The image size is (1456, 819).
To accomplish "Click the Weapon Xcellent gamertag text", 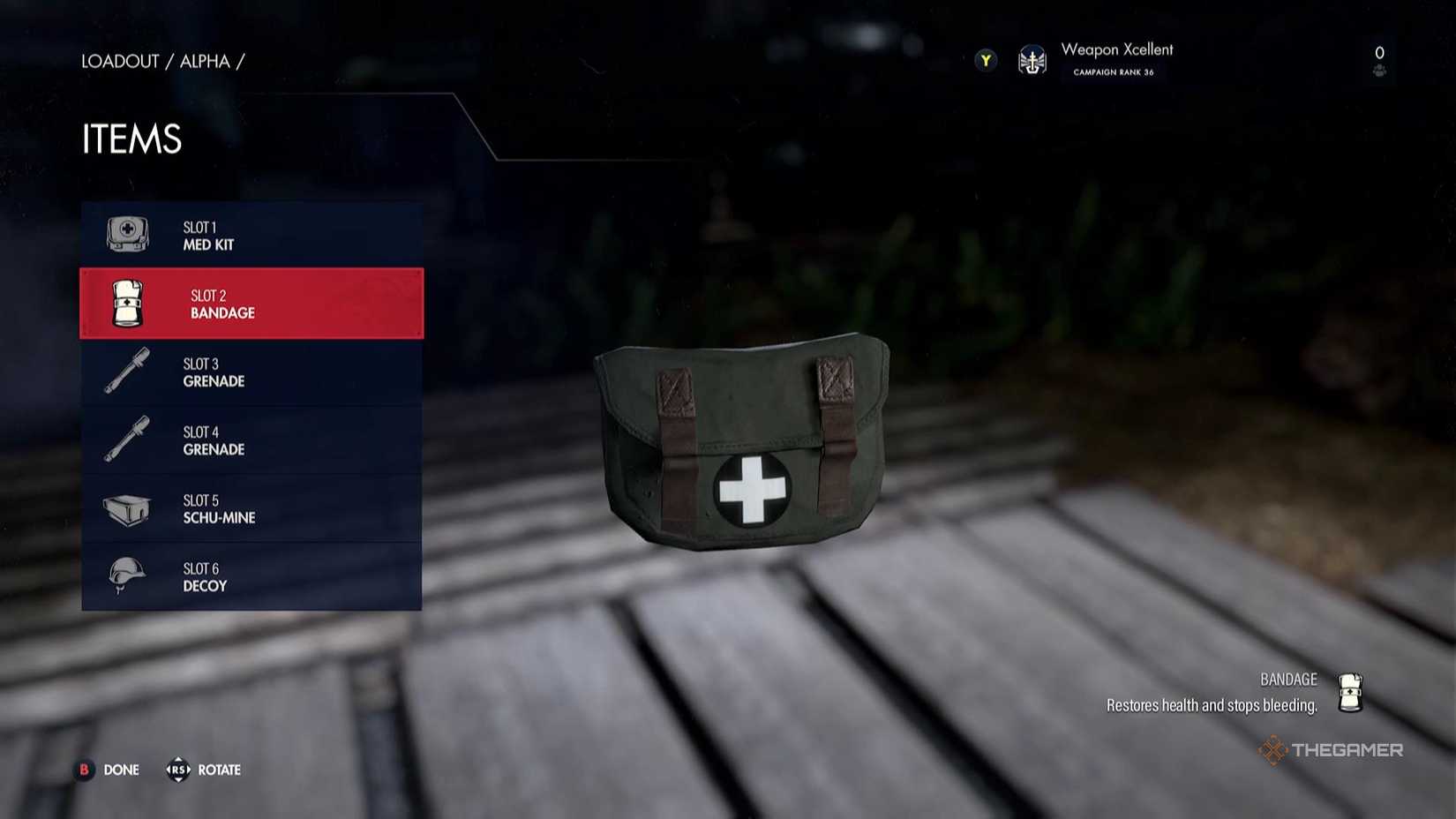I will (x=1117, y=49).
